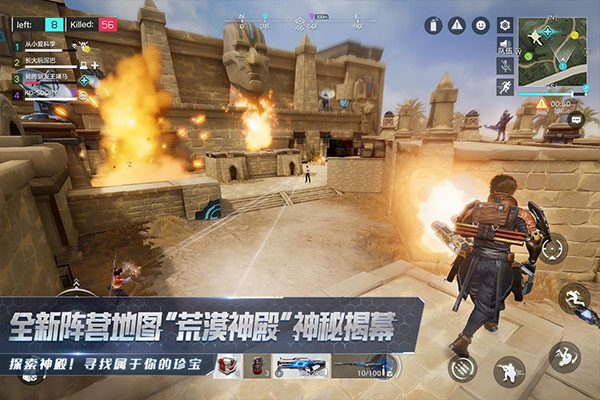Screen dimensions: 600x400
Task: Tap the reload bullets button
Action: (461, 367)
